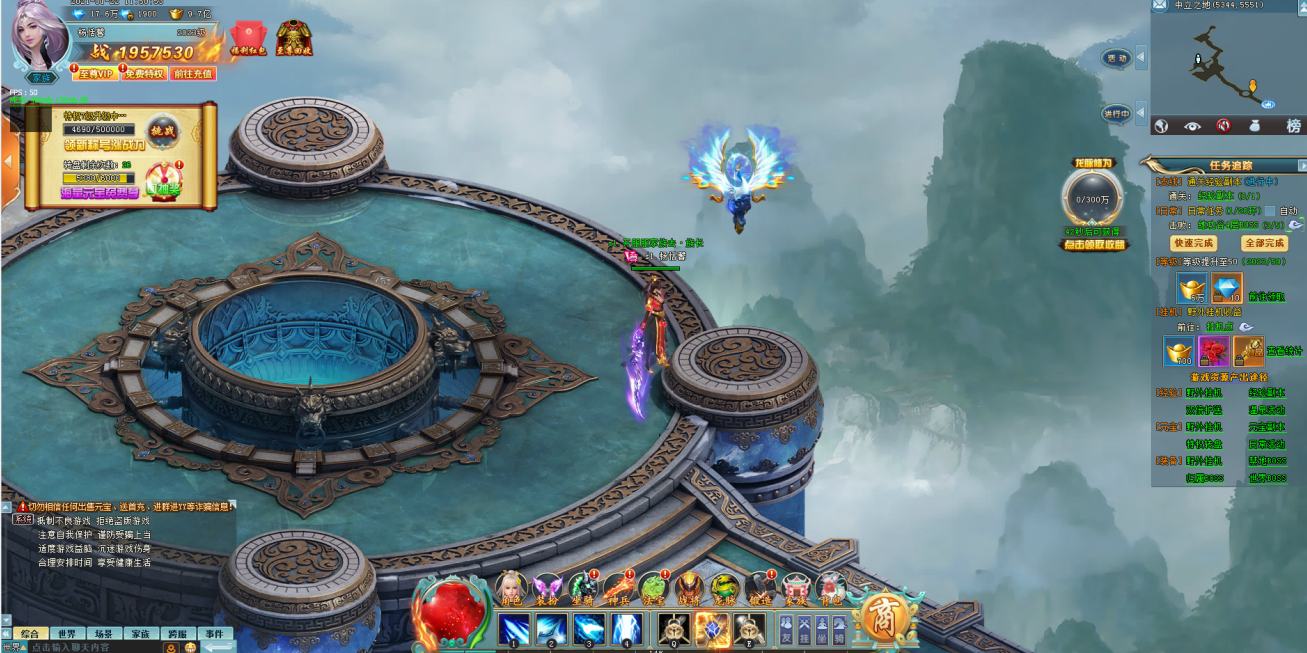Click the 至尊VIP button

(97, 73)
